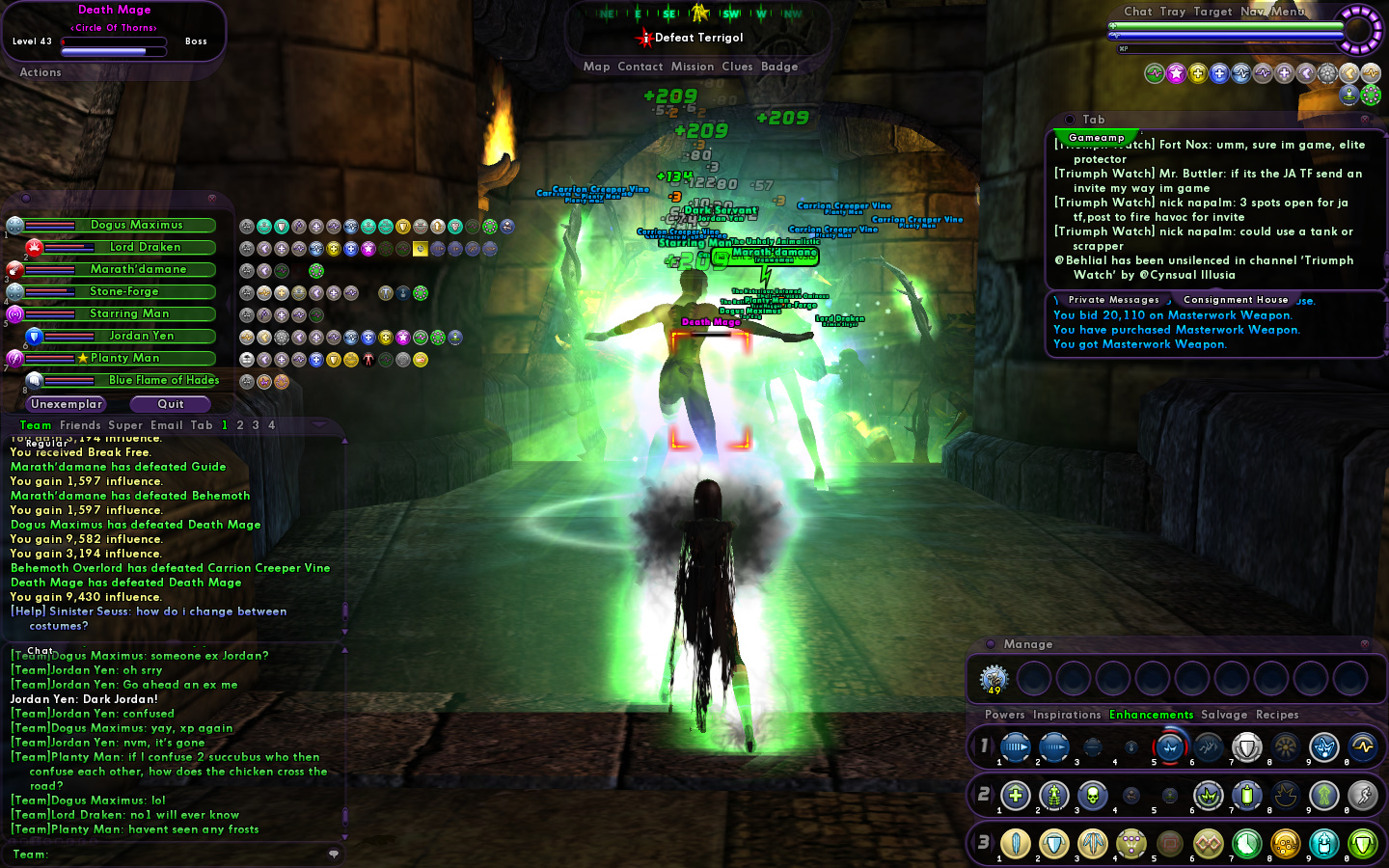Select teammate Blue Flame of Hades
The width and height of the screenshot is (1389, 868).
tap(163, 380)
